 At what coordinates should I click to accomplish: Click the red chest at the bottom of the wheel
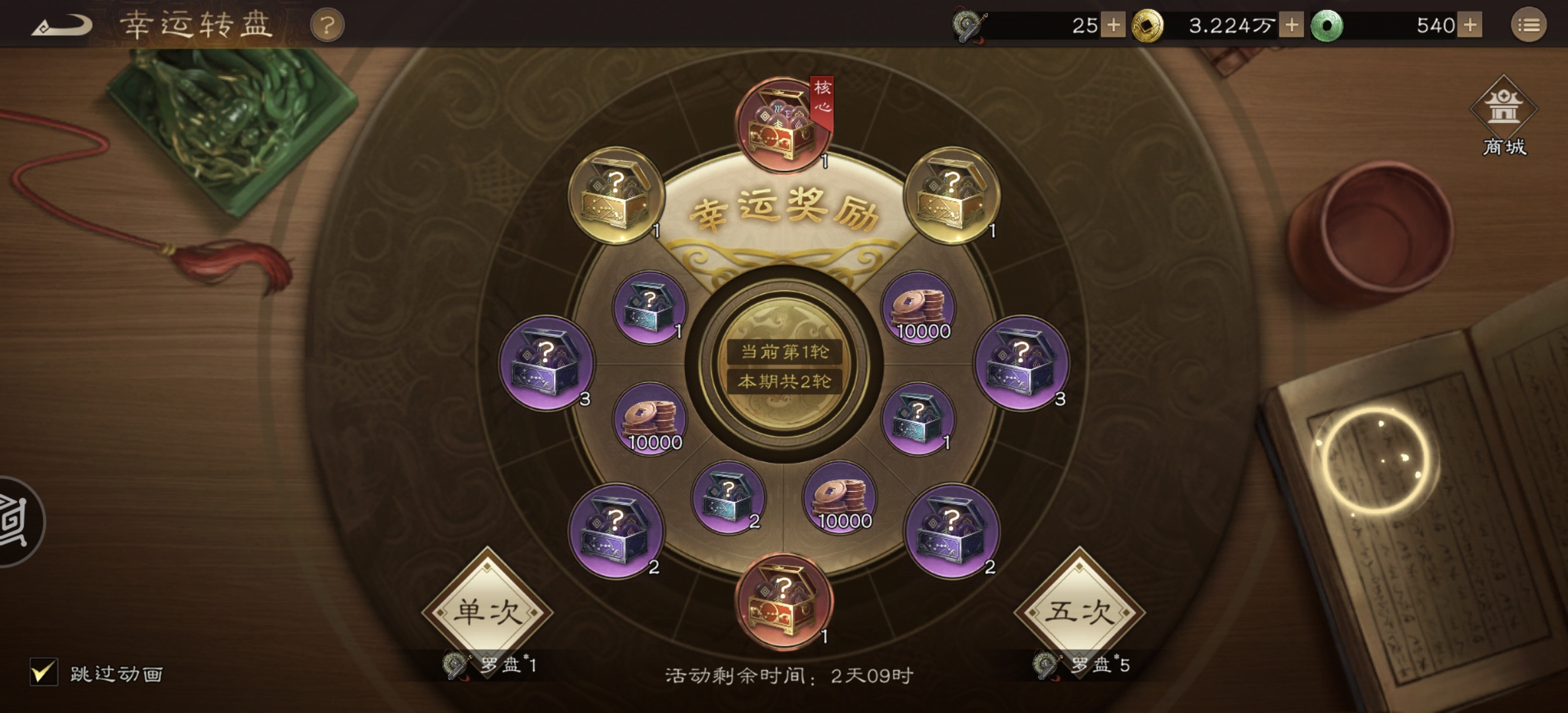(x=783, y=606)
